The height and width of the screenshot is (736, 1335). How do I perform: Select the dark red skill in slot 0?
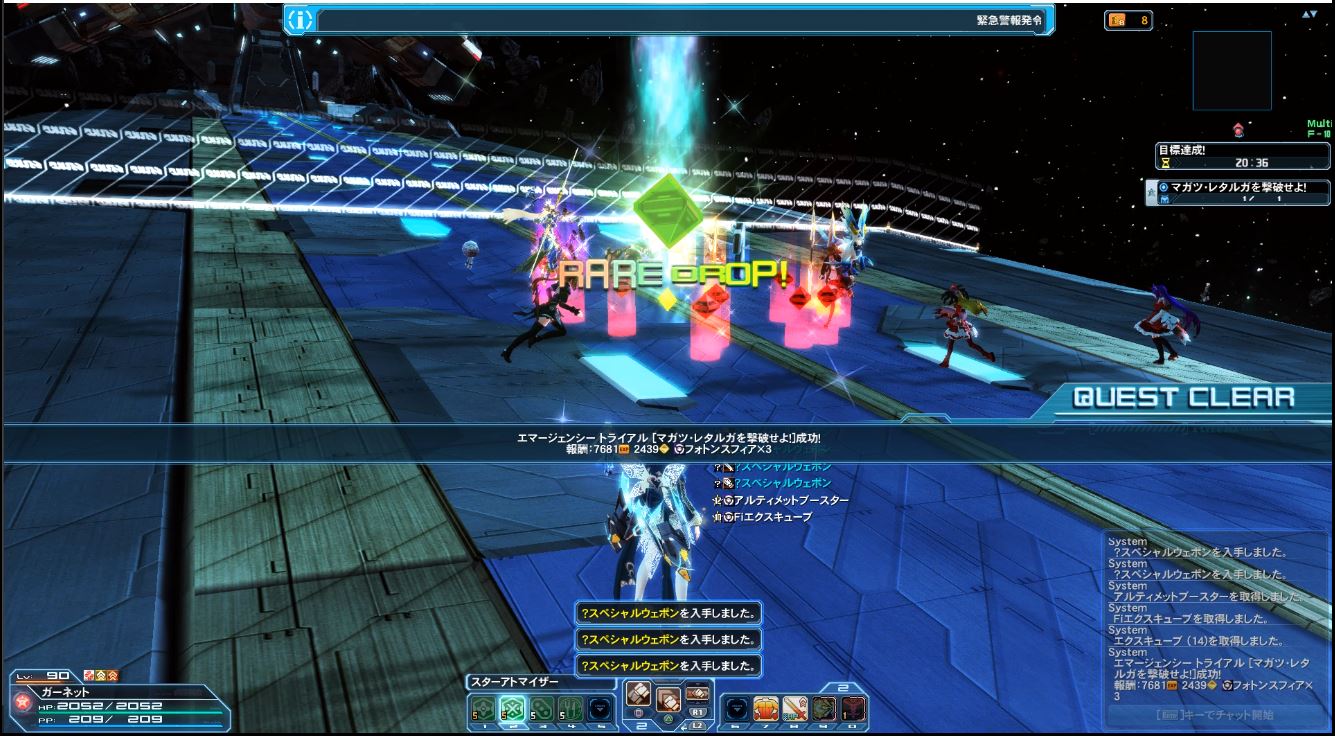[853, 709]
